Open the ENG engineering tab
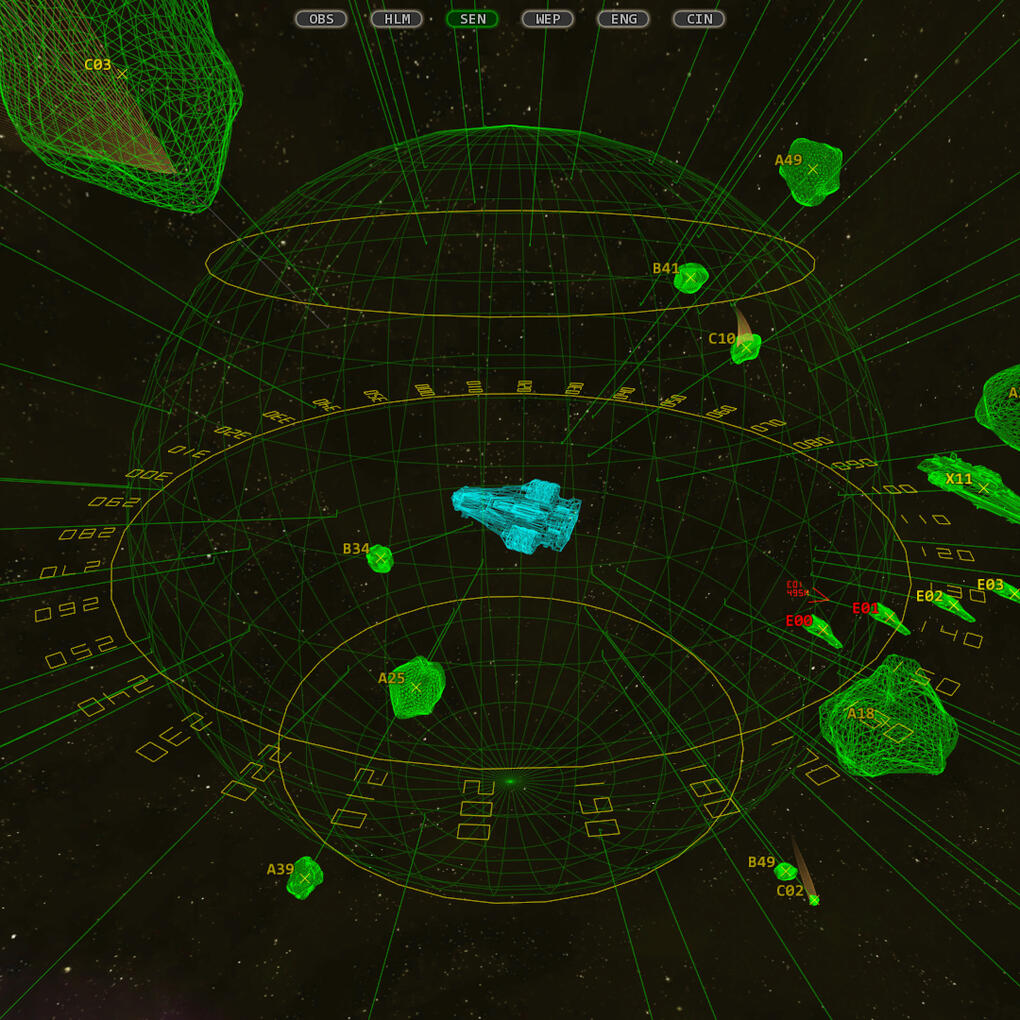Viewport: 1020px width, 1020px height. point(623,19)
